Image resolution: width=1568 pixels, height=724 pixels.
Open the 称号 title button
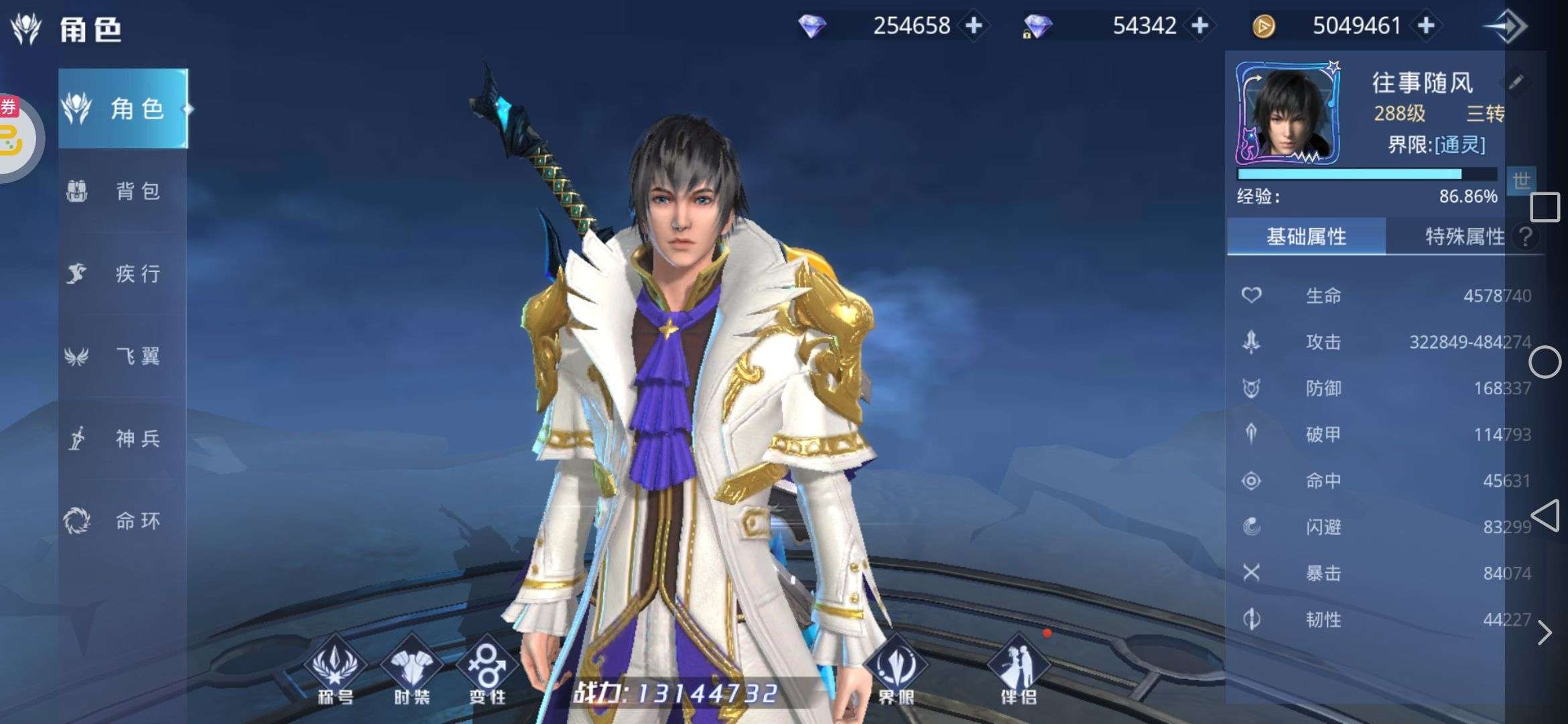click(335, 670)
